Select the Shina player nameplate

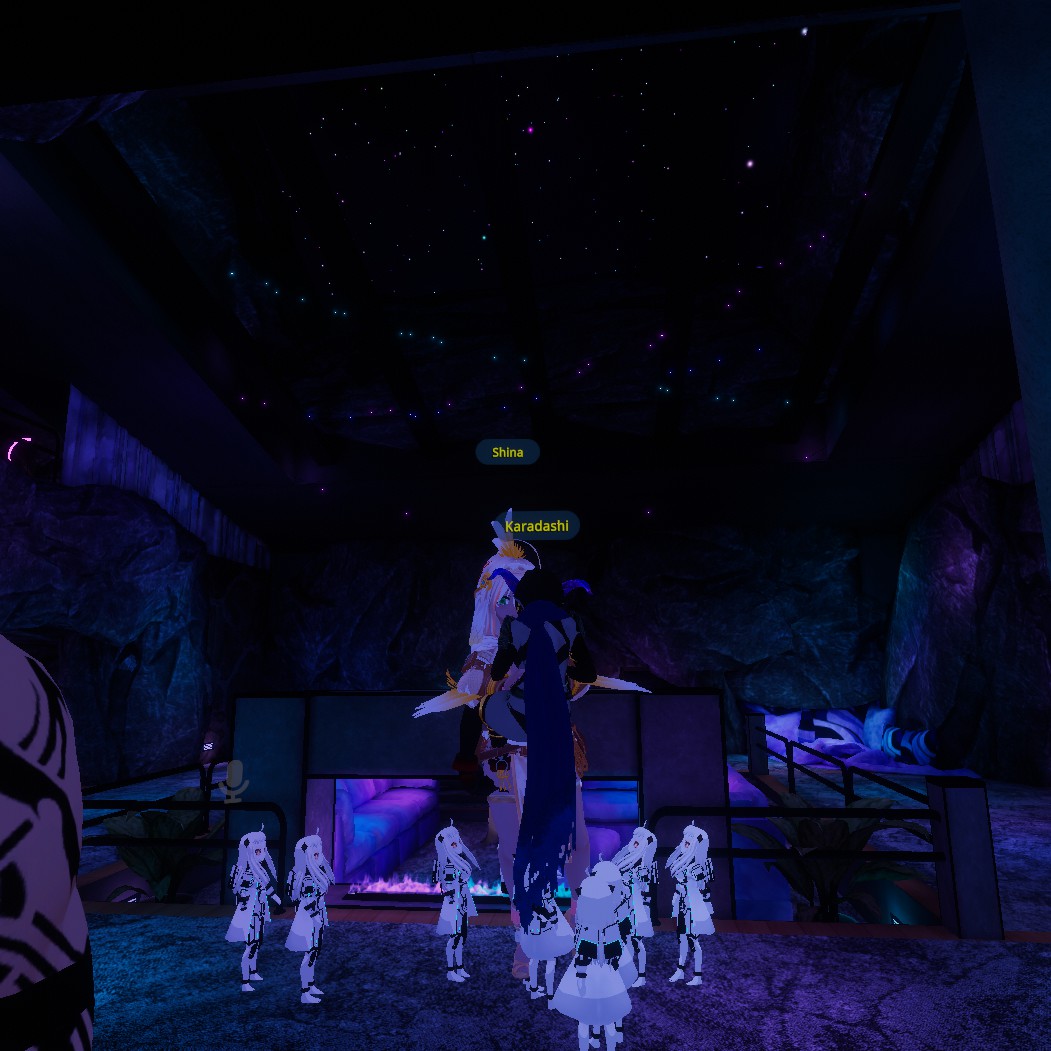(x=507, y=452)
